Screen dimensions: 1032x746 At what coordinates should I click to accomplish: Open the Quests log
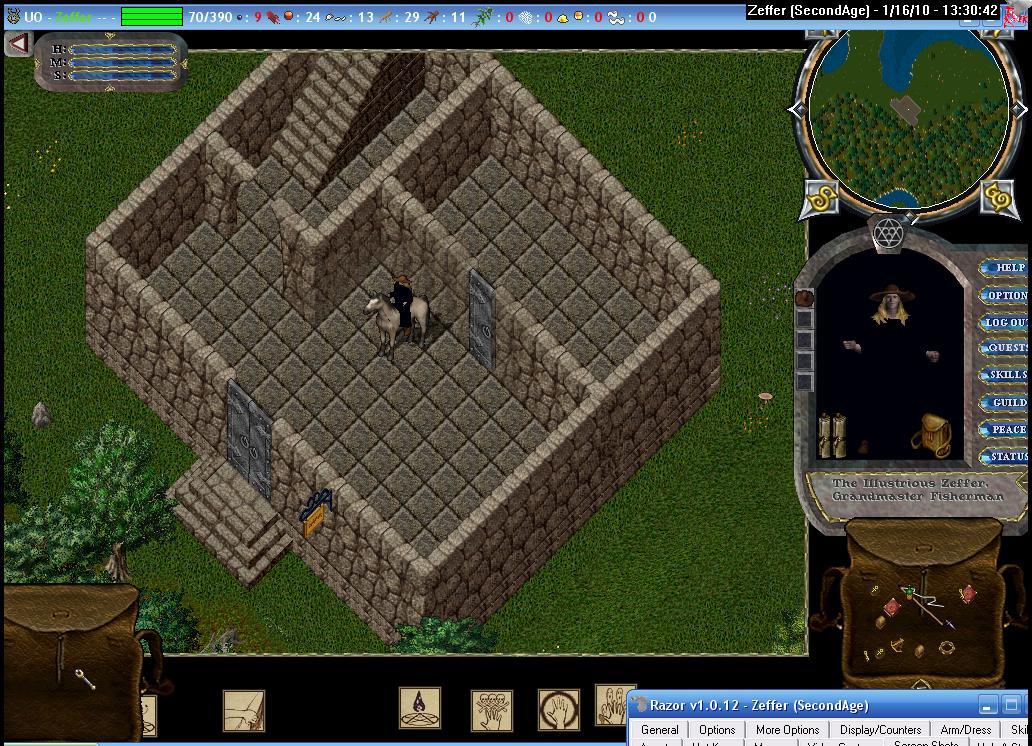coord(1005,348)
